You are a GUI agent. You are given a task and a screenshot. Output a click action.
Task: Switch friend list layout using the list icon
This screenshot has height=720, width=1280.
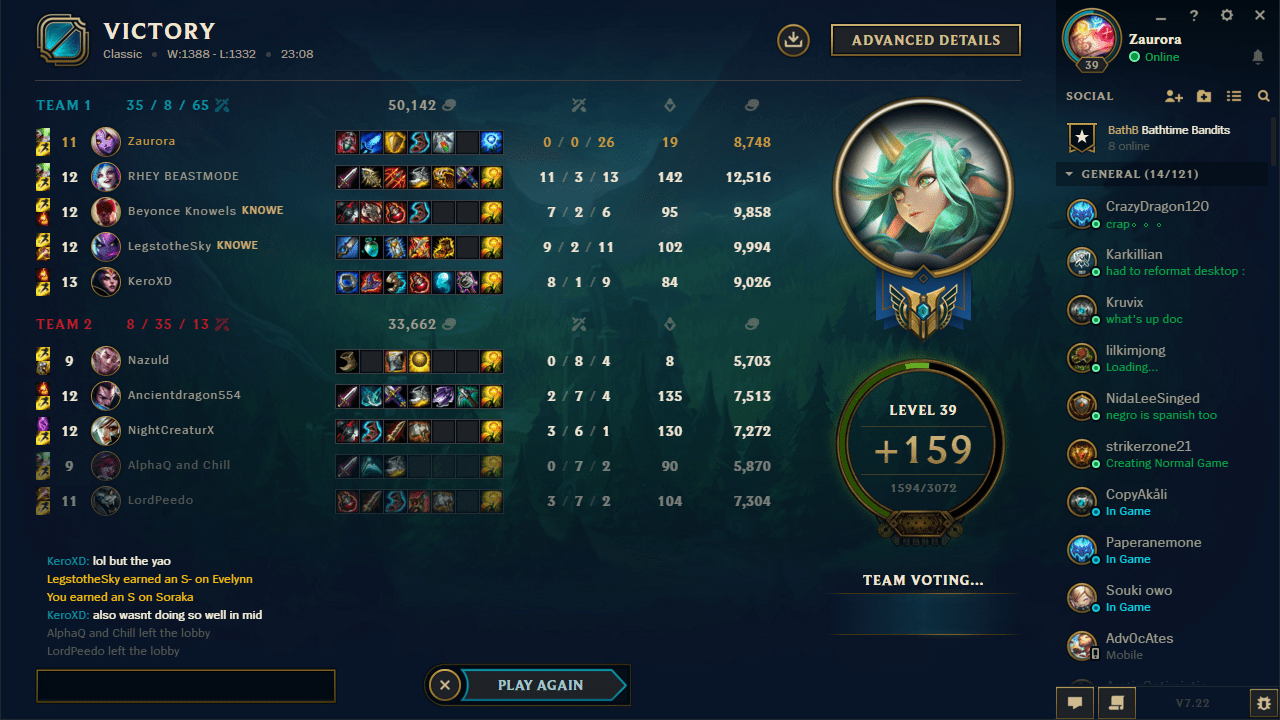coord(1234,96)
